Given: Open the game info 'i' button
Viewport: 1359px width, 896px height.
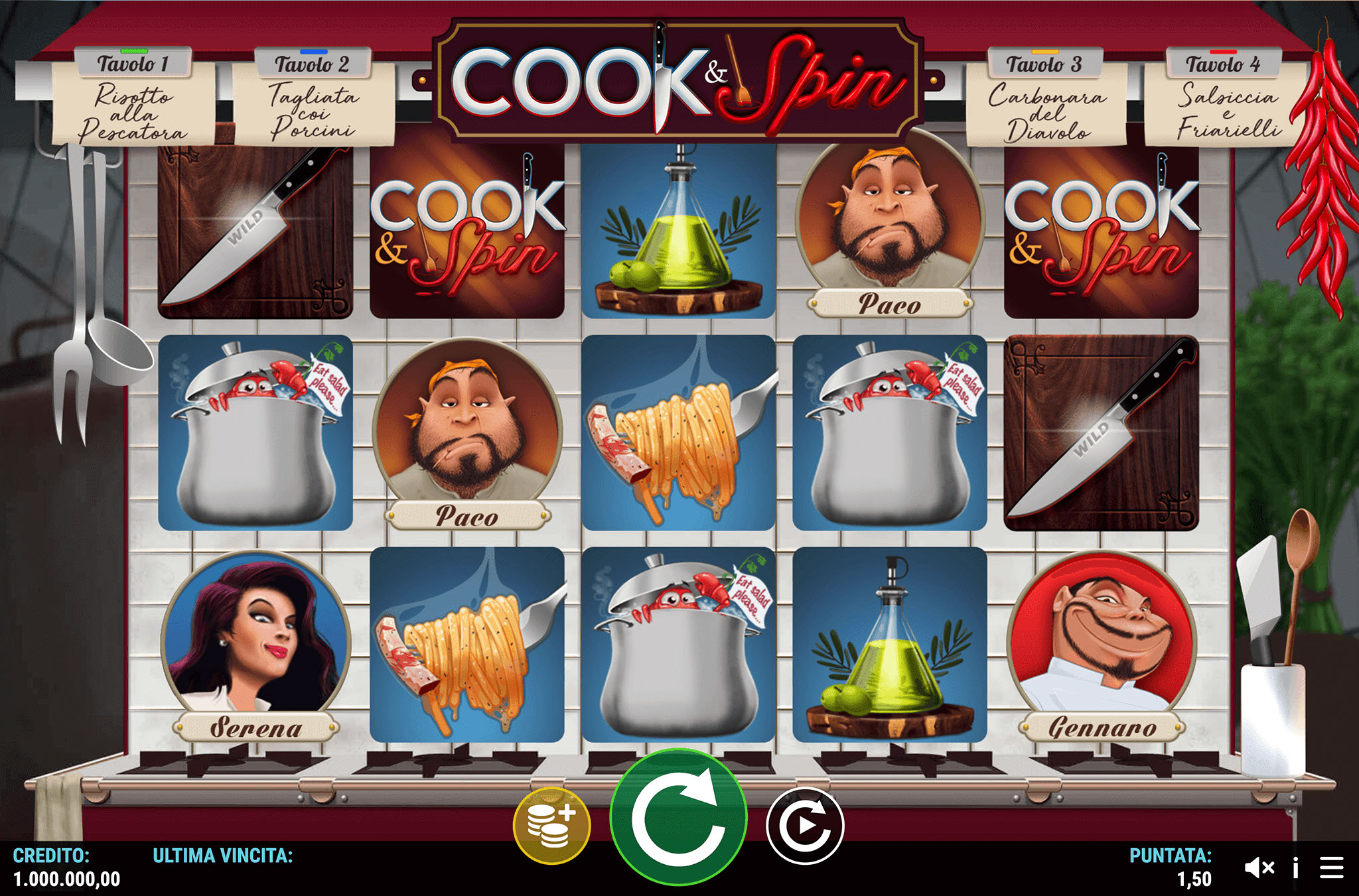Looking at the screenshot, I should [1295, 867].
